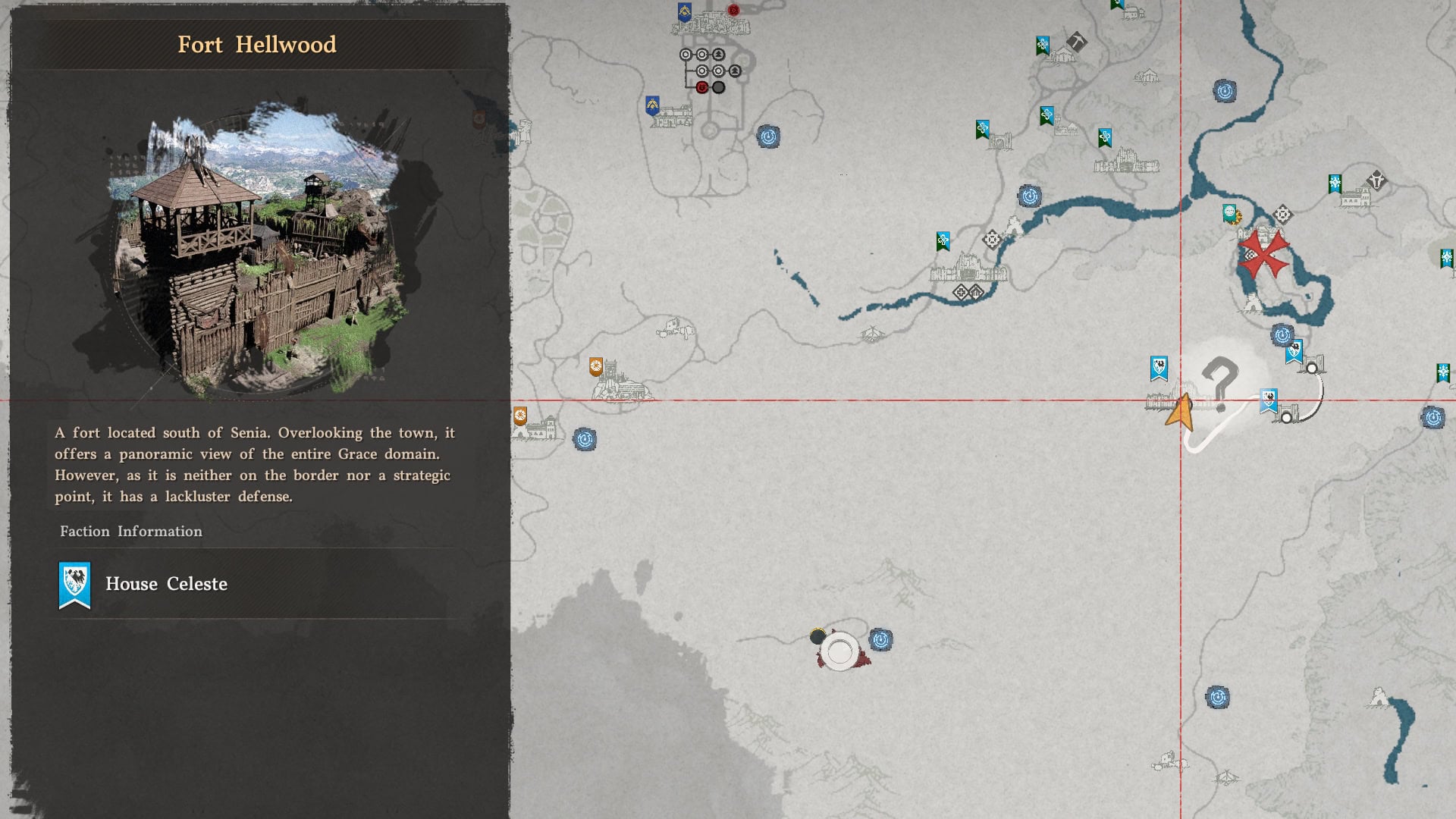
Task: Select the House Celeste faction banner in the panel
Action: coord(74,584)
